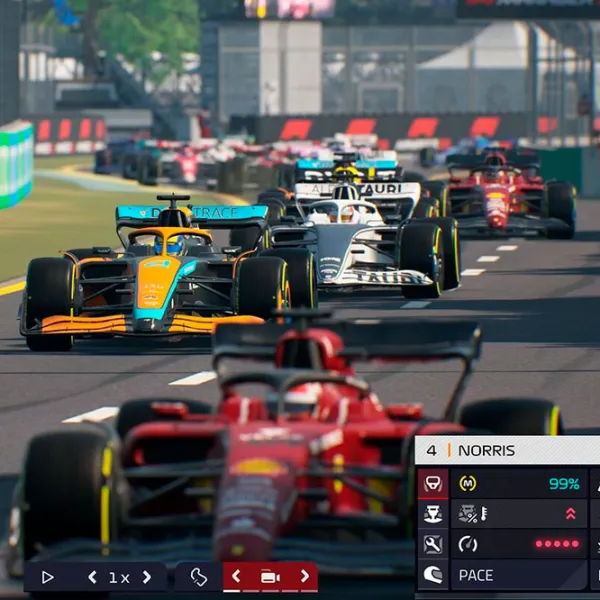Switch to the previous camera view
The image size is (600, 600).
click(x=236, y=577)
